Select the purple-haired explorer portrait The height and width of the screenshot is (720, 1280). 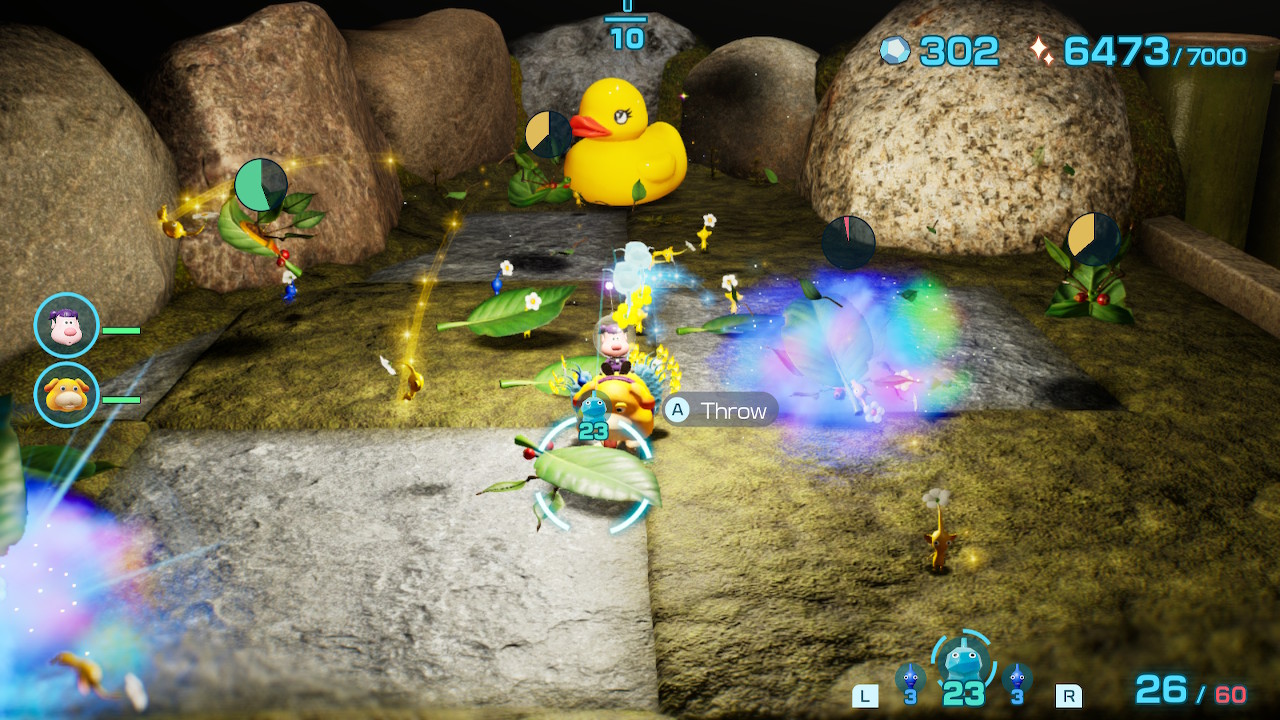coord(67,325)
